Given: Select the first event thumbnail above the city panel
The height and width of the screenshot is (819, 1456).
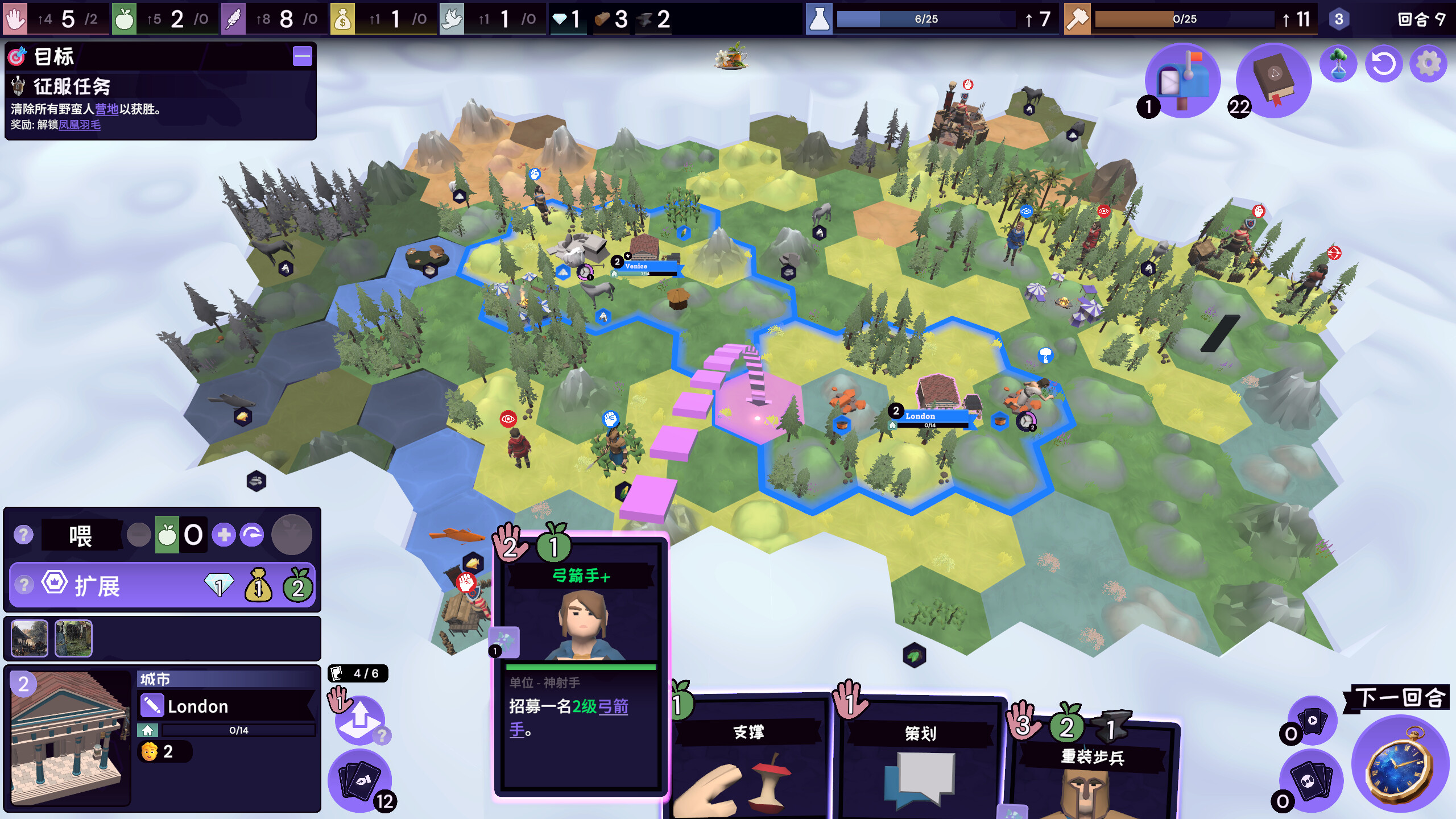Looking at the screenshot, I should coord(29,638).
